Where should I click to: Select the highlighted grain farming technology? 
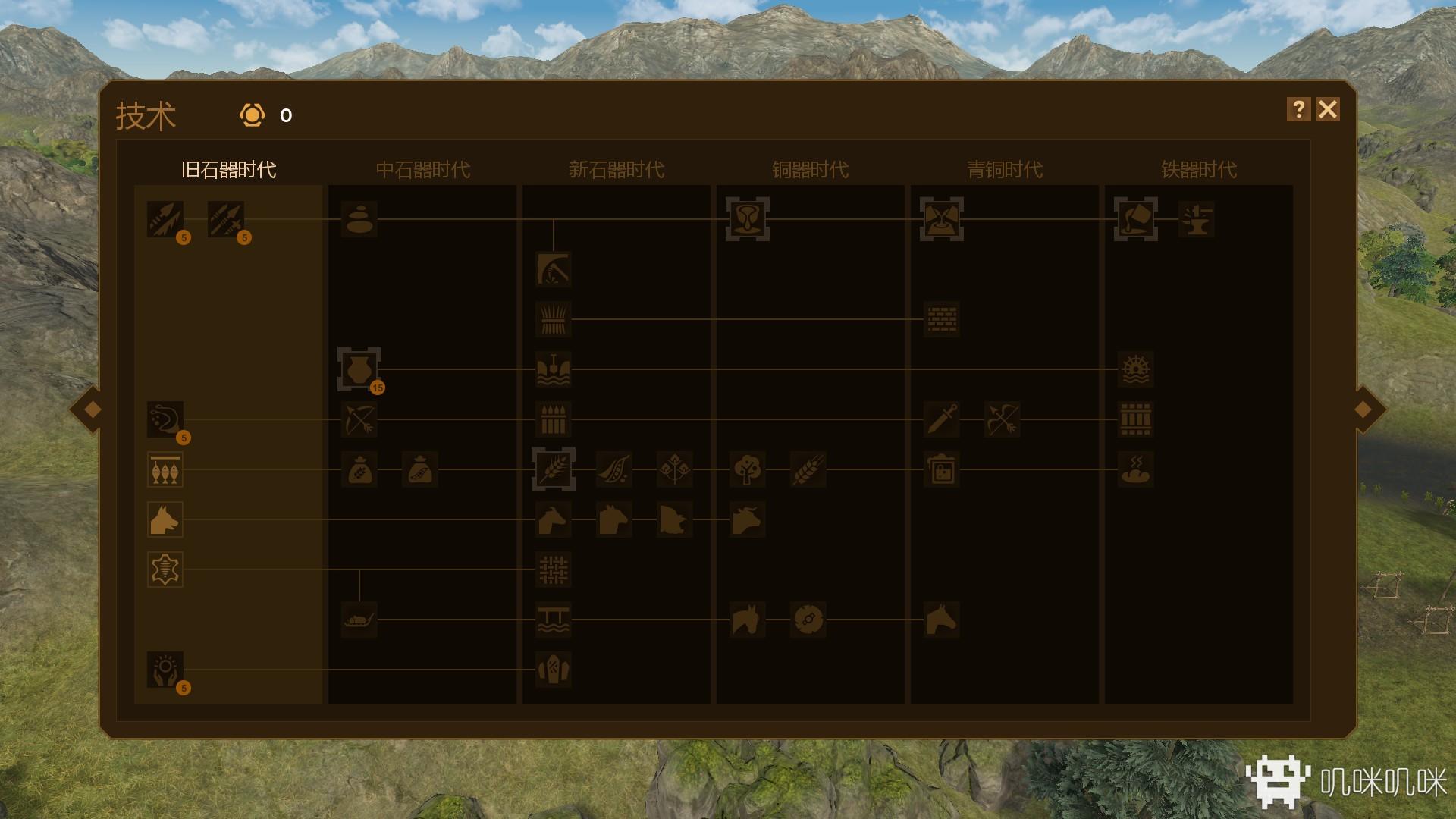(x=553, y=469)
